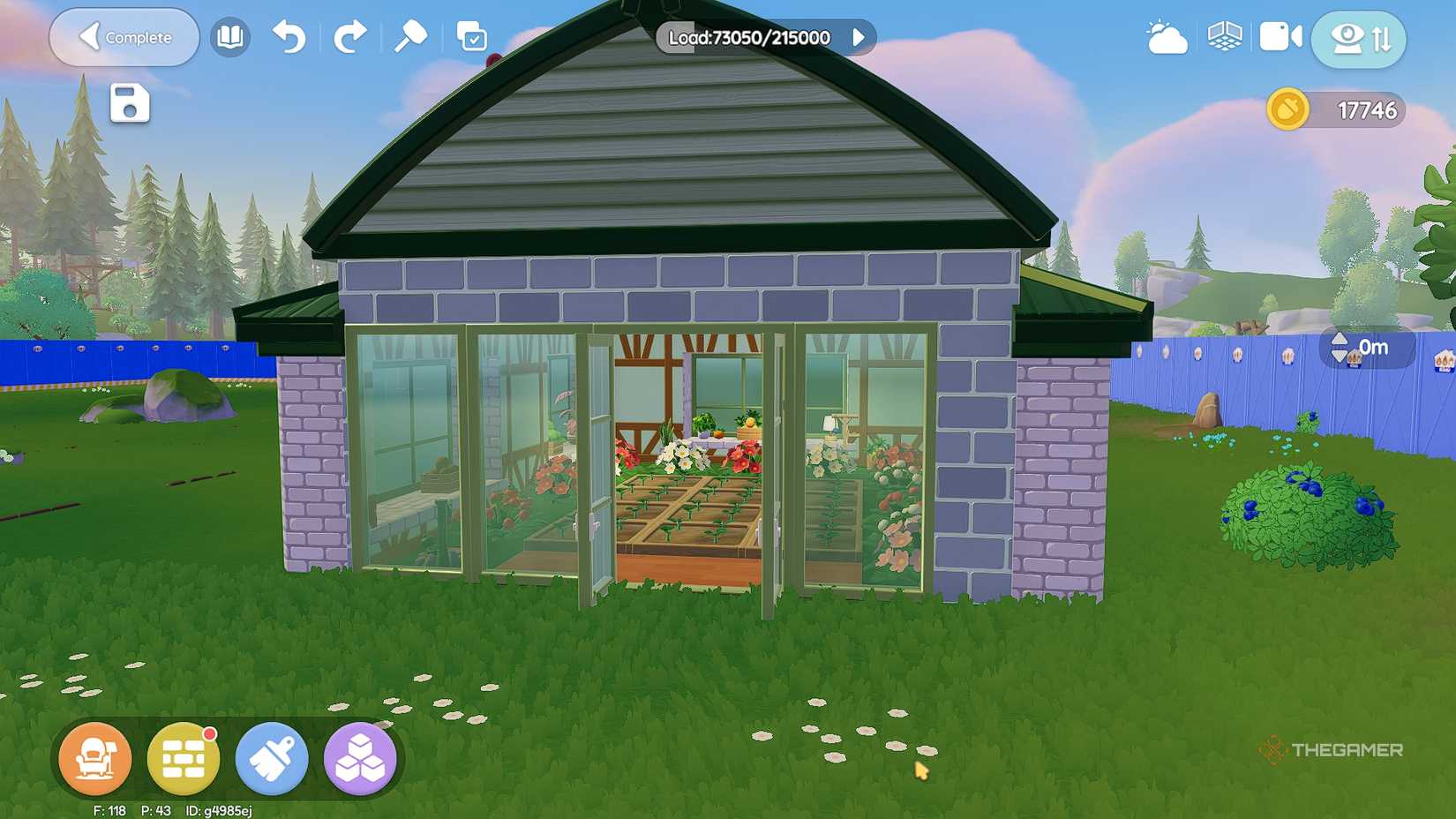Toggle the vertical arrows sort control
Image resolution: width=1456 pixels, height=819 pixels.
(1385, 37)
